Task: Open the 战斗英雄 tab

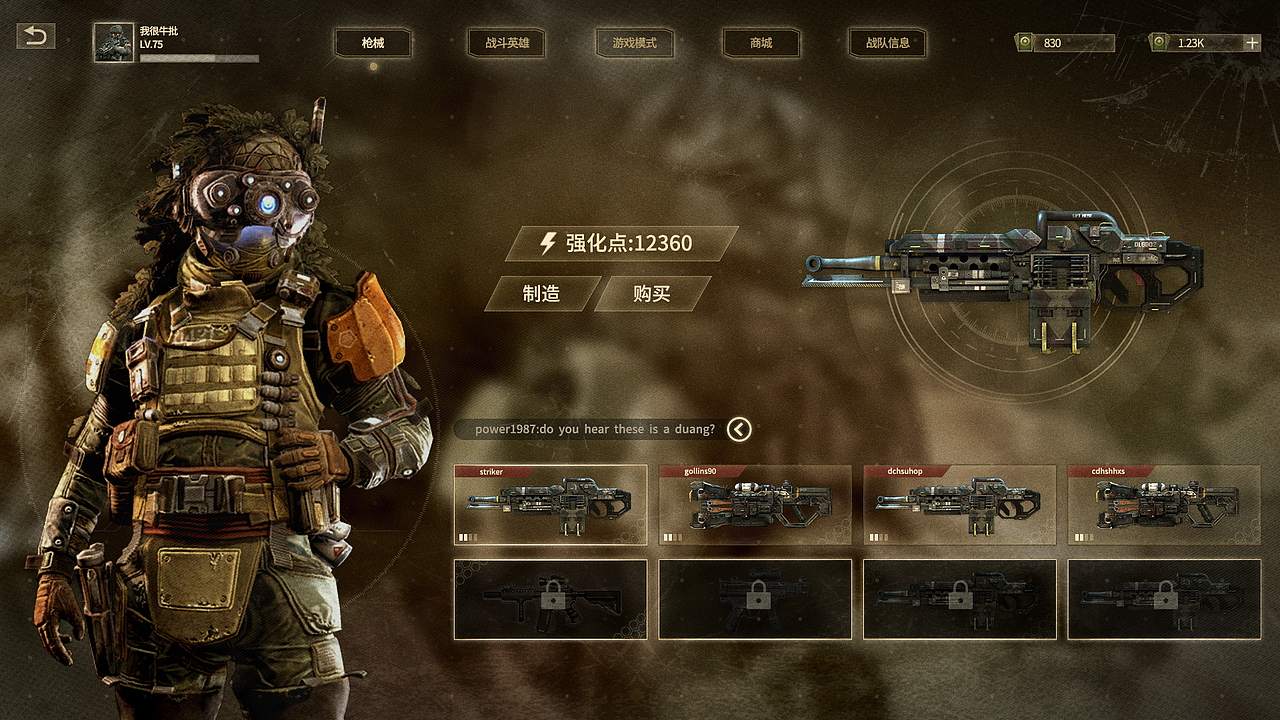Action: (507, 43)
